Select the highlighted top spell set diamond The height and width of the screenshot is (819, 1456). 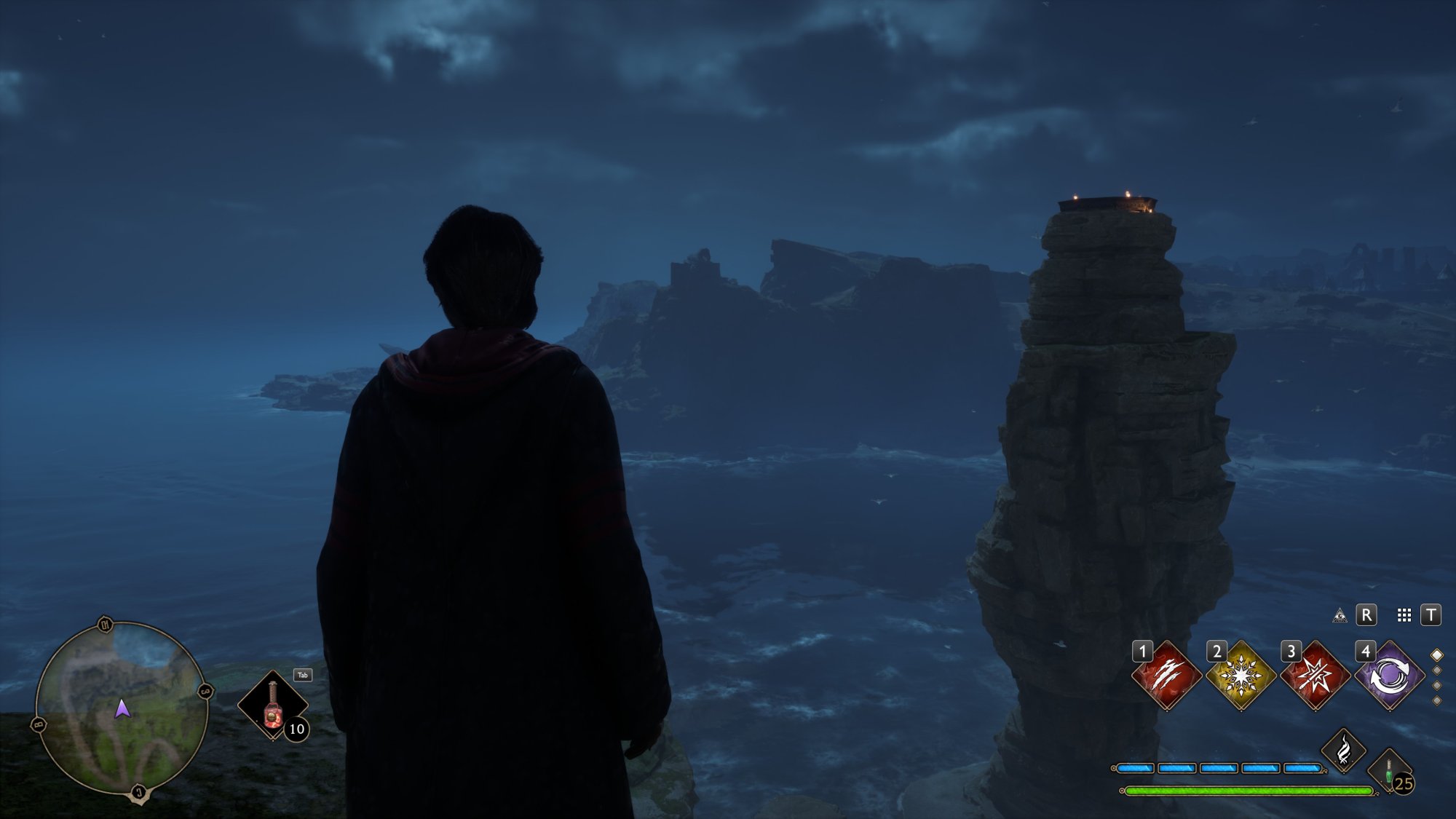coord(1437,655)
